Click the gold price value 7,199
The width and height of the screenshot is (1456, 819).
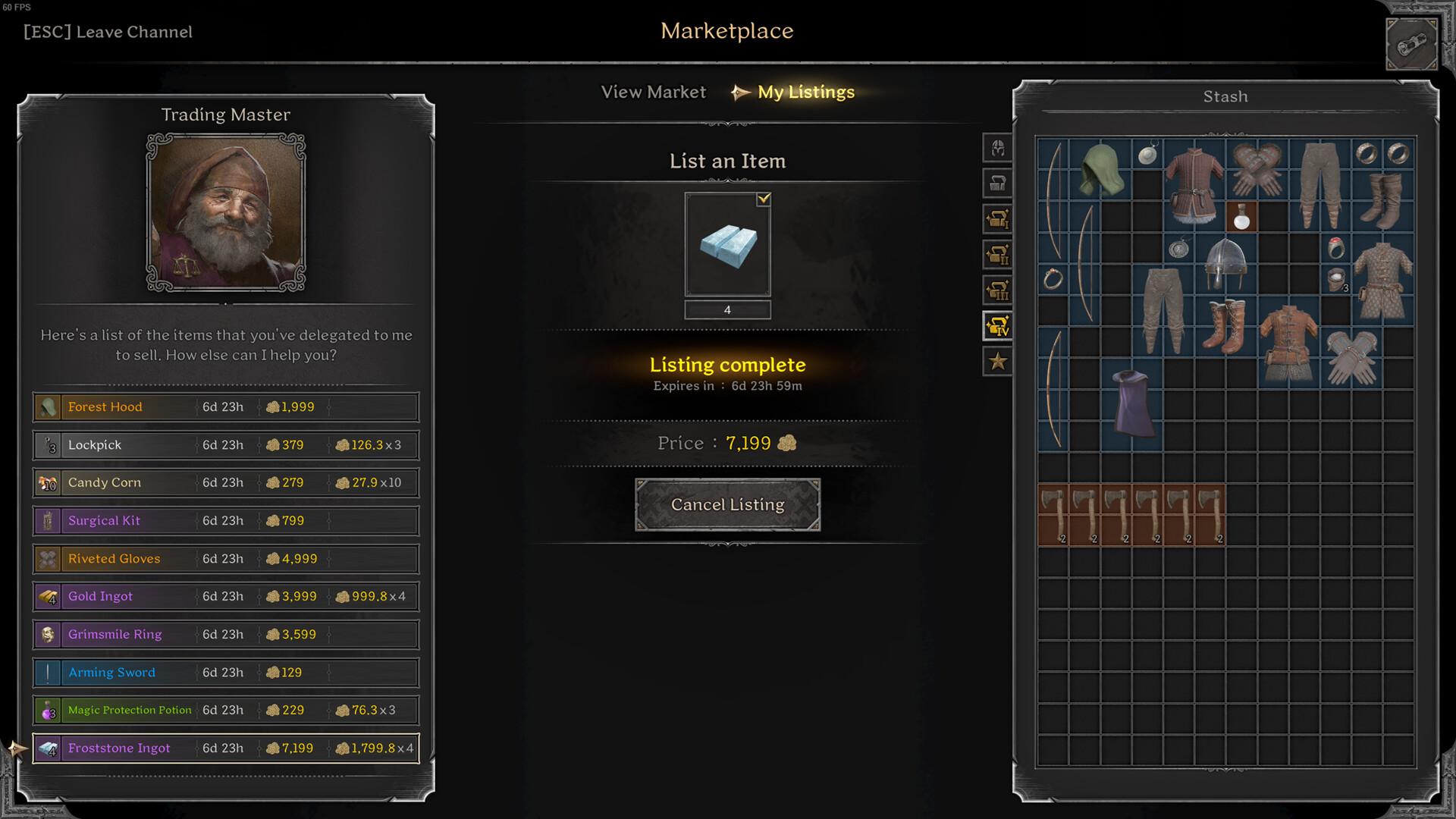(x=748, y=443)
